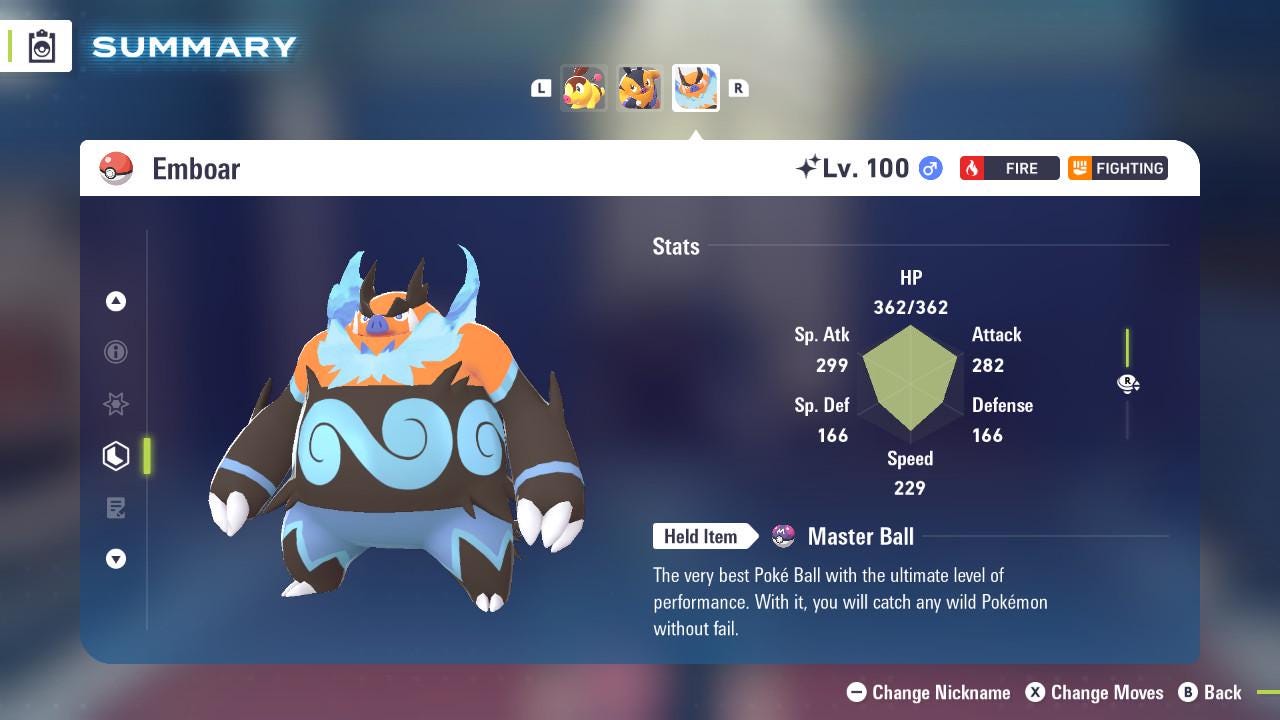
Task: Click the FIGHTING type badge
Action: [1118, 168]
